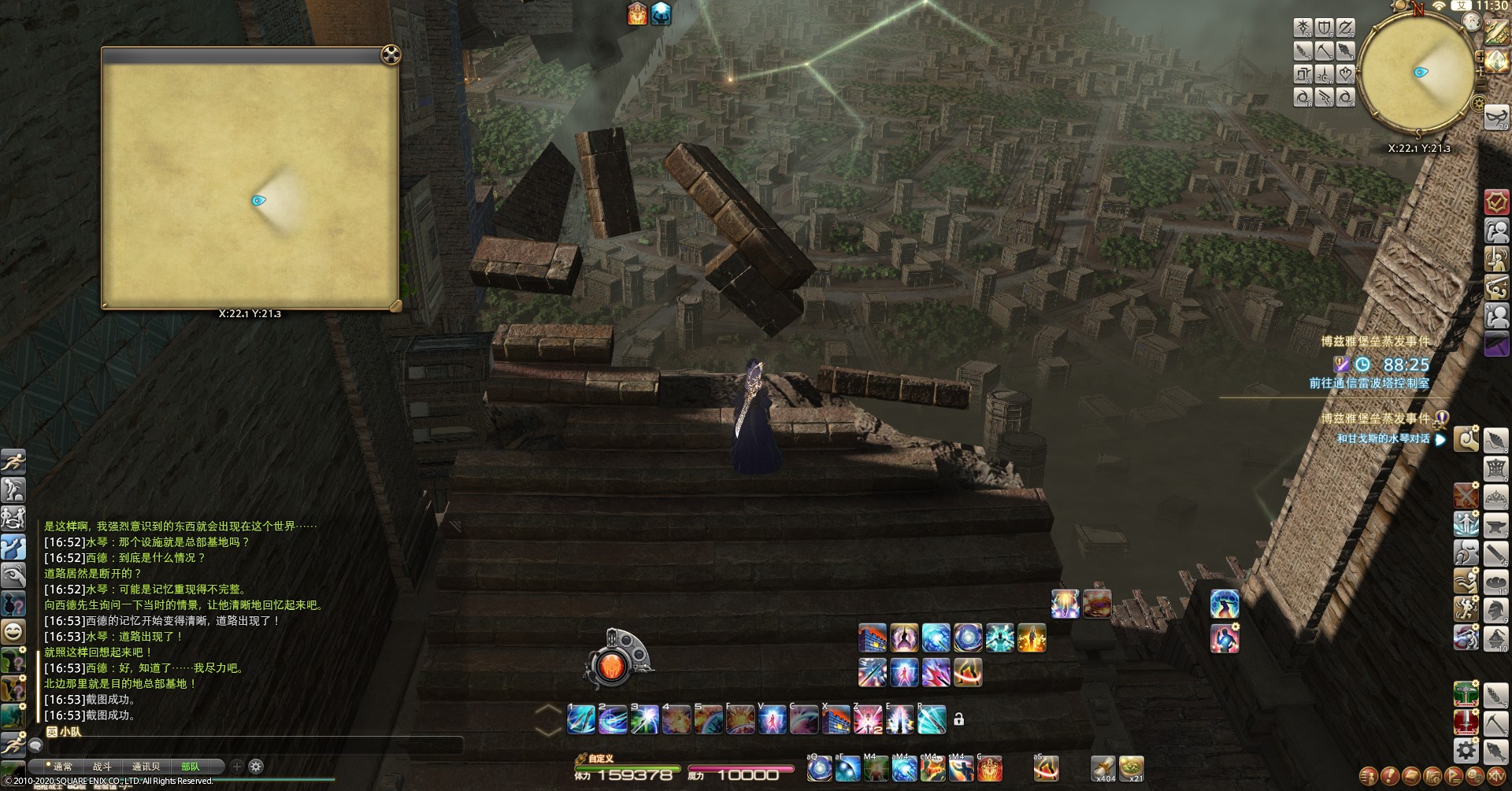
Task: Select the 和甘戈斯的水琴对话 quest step
Action: tap(1383, 438)
